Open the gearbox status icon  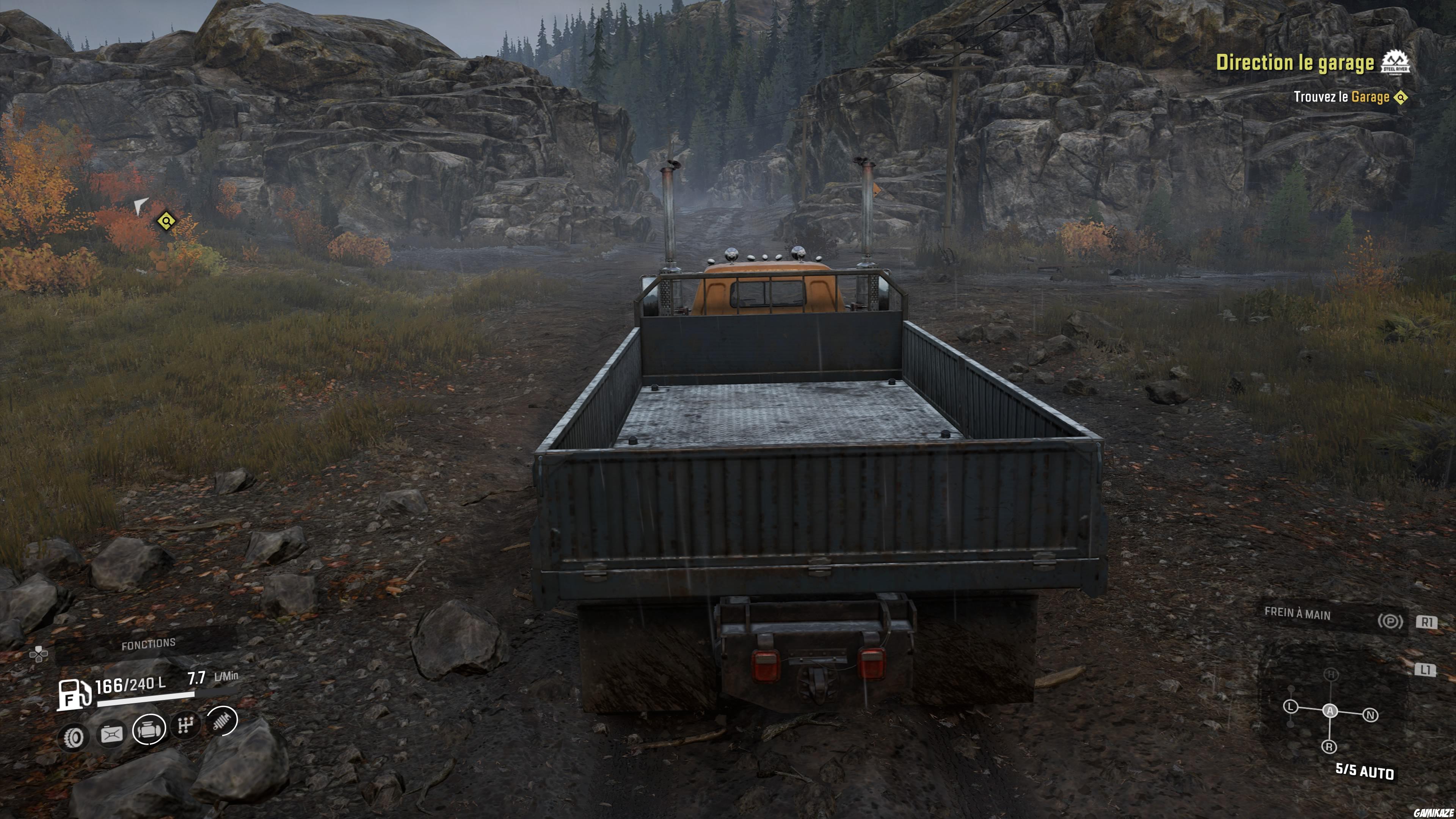pyautogui.click(x=186, y=724)
